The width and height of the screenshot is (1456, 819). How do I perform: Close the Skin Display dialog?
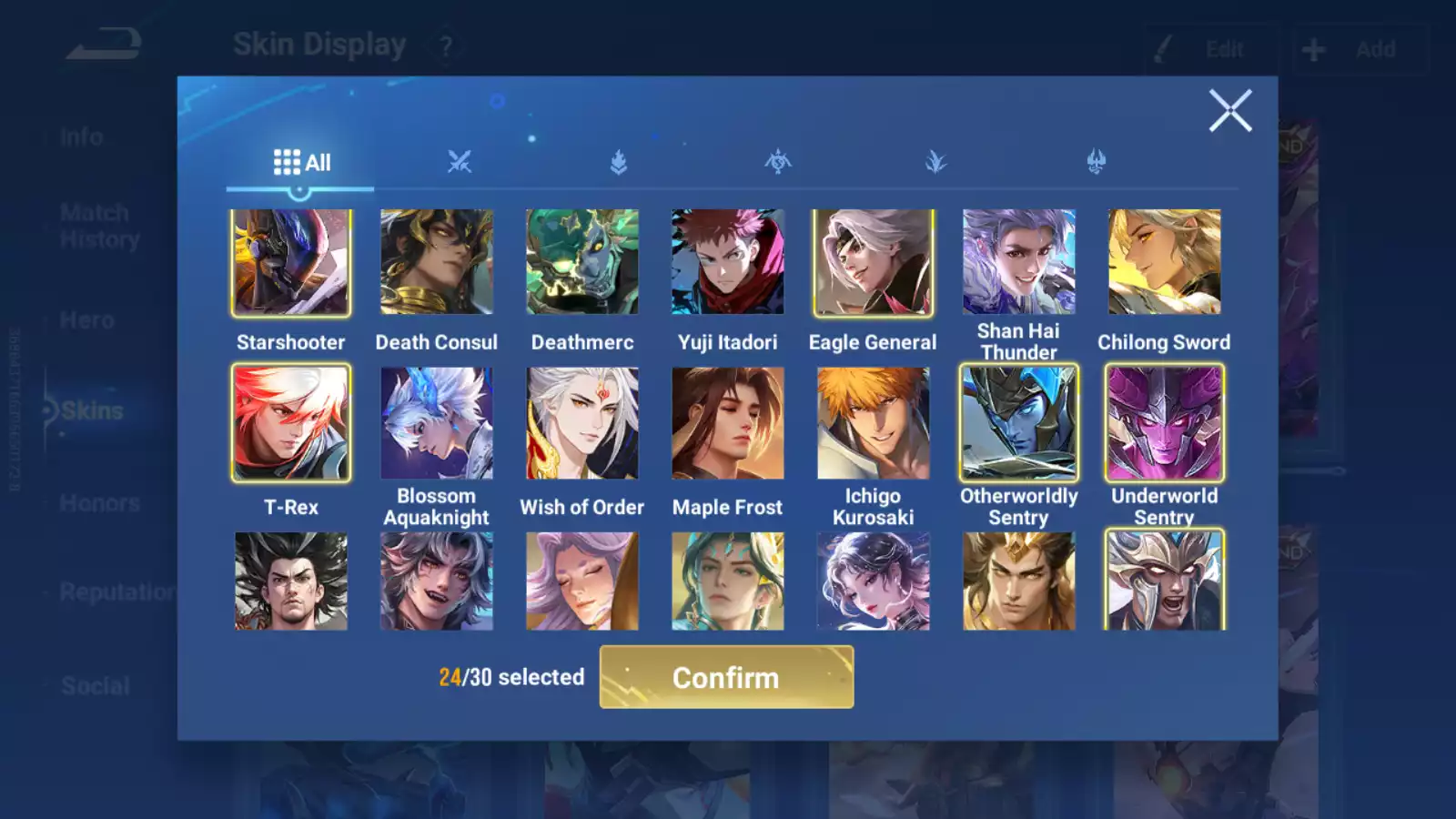(1230, 110)
